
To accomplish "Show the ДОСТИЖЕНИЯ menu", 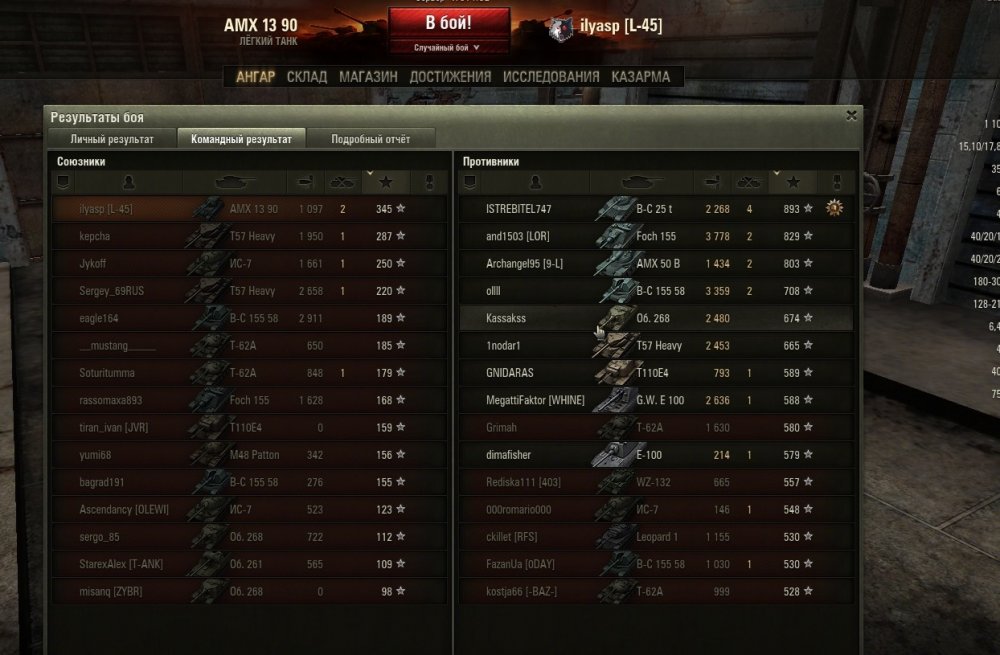I will click(450, 76).
